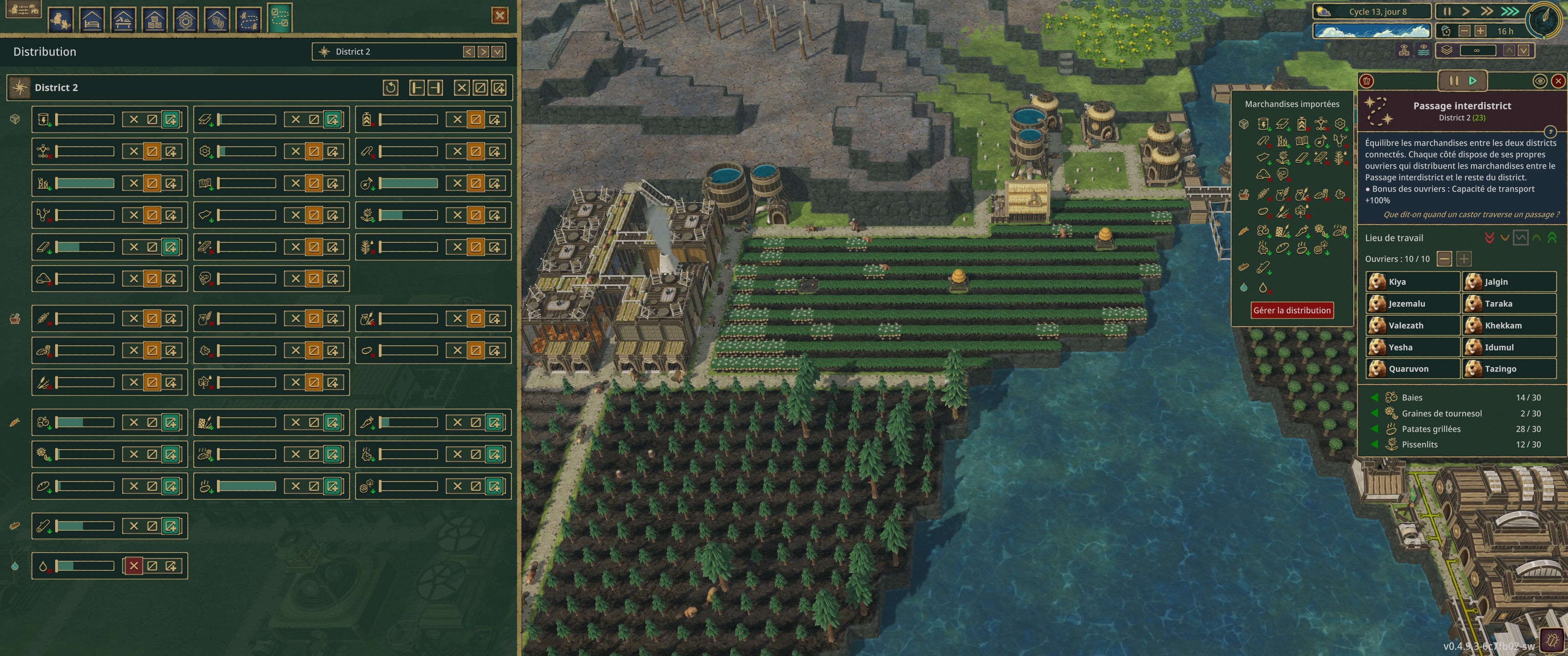1568x656 pixels.
Task: Select worker Tazingo from the list
Action: (x=1508, y=369)
